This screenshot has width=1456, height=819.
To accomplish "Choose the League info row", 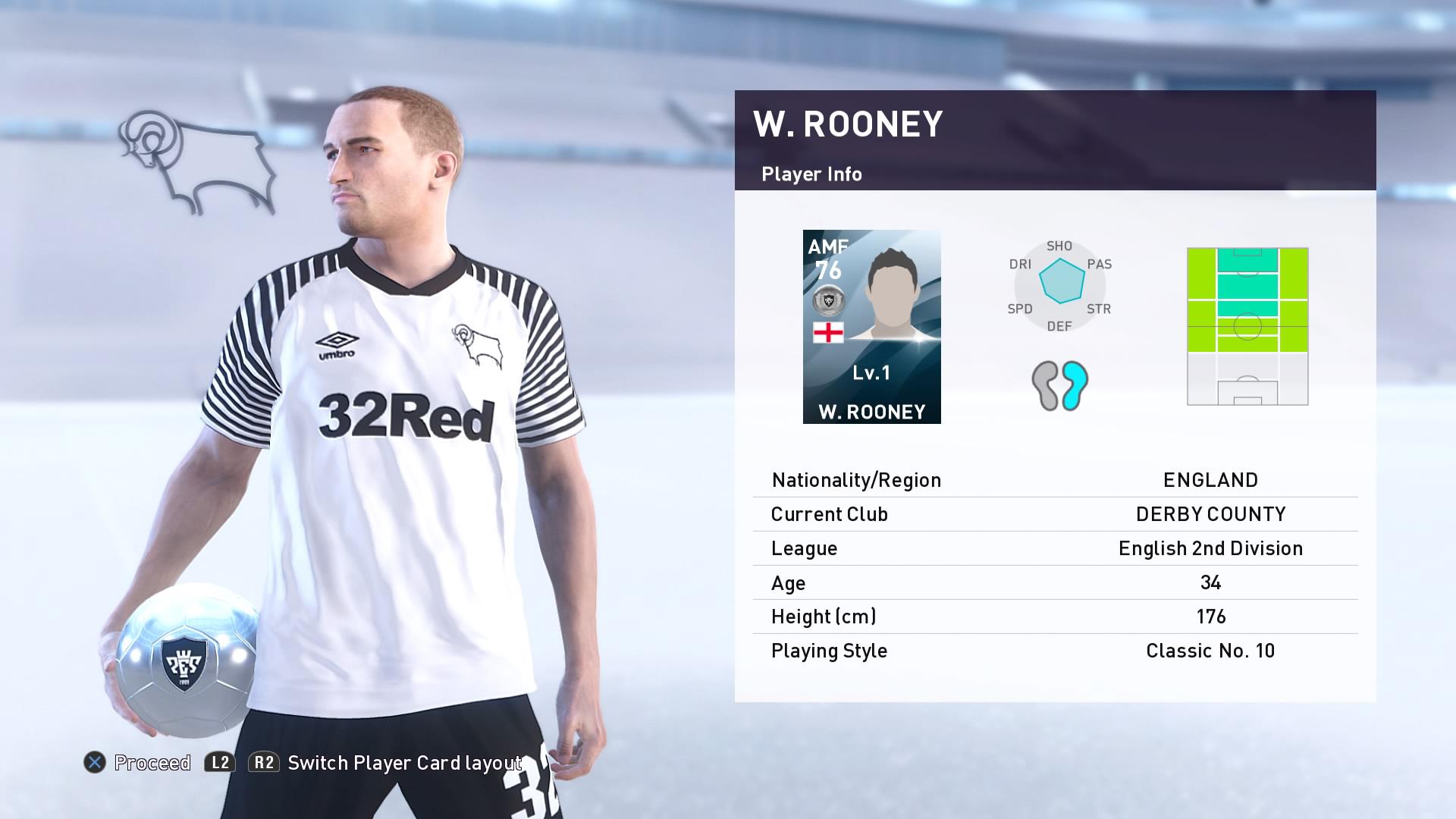I will (x=1055, y=548).
